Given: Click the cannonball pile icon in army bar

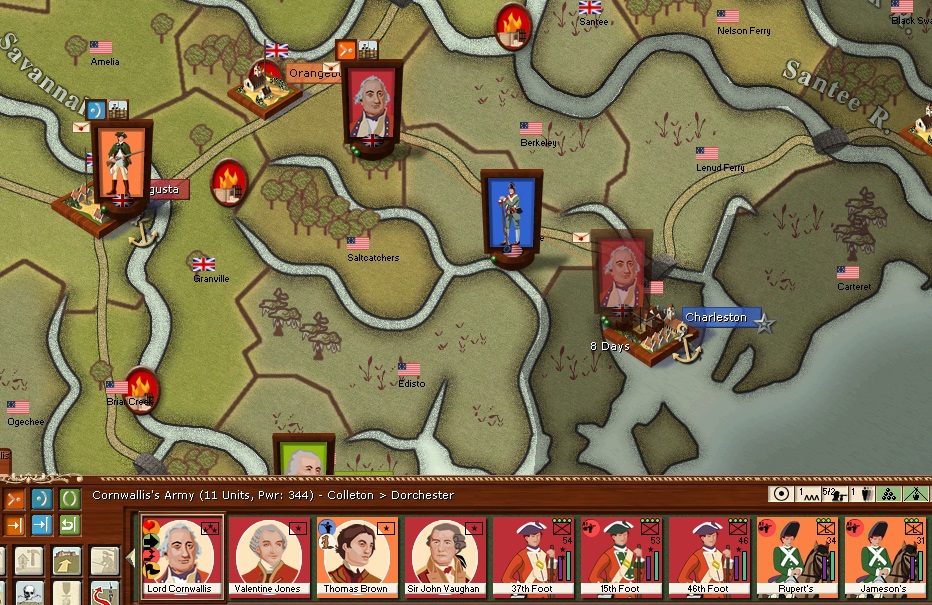Looking at the screenshot, I should pyautogui.click(x=887, y=494).
